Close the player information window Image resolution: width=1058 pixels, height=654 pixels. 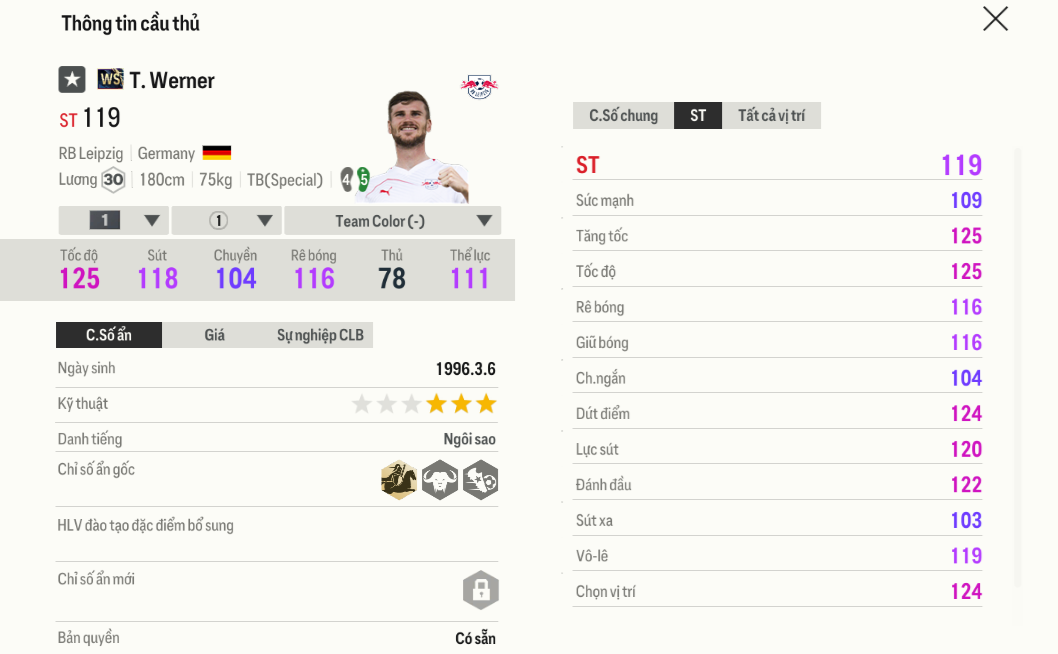995,19
